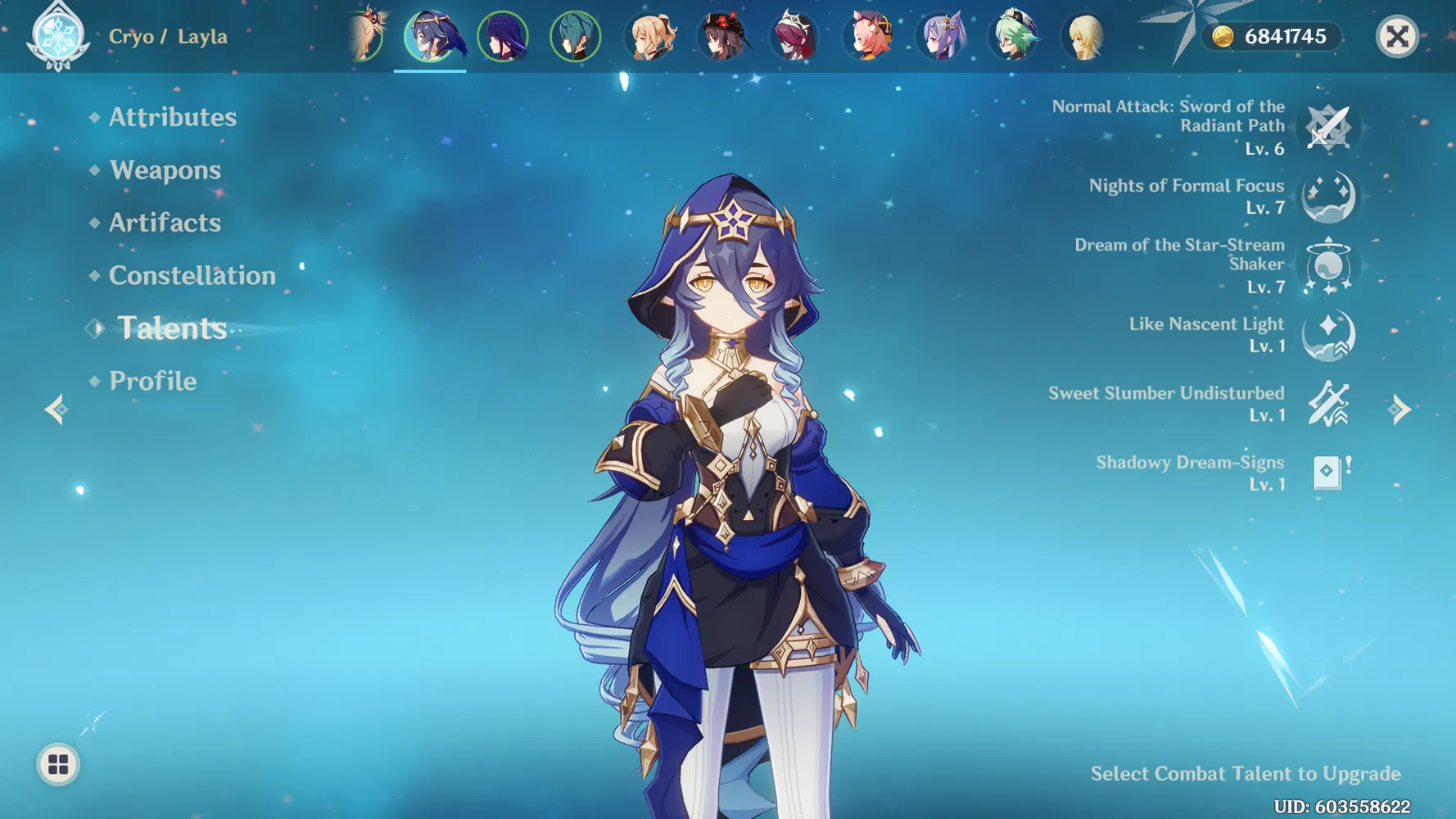Open the Profile section
Screen dimensions: 1456x819
[152, 381]
